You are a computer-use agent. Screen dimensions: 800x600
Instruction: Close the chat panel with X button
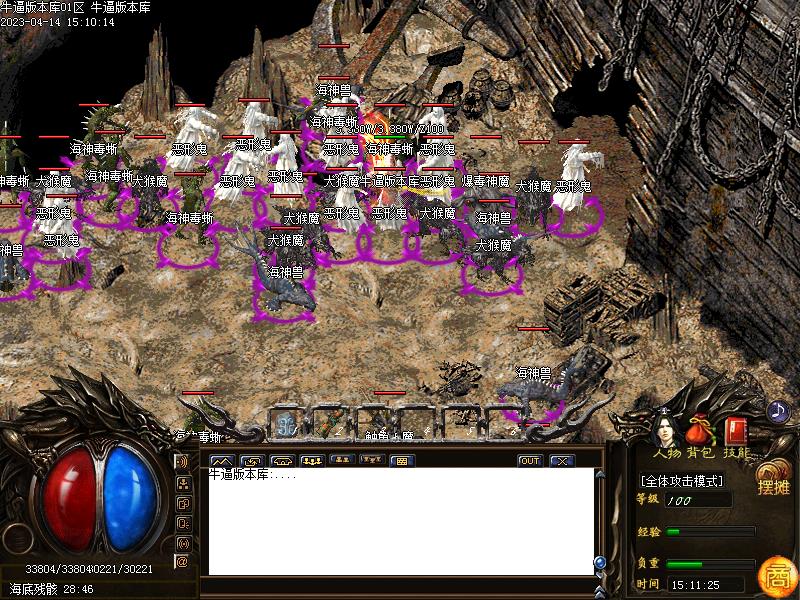561,461
